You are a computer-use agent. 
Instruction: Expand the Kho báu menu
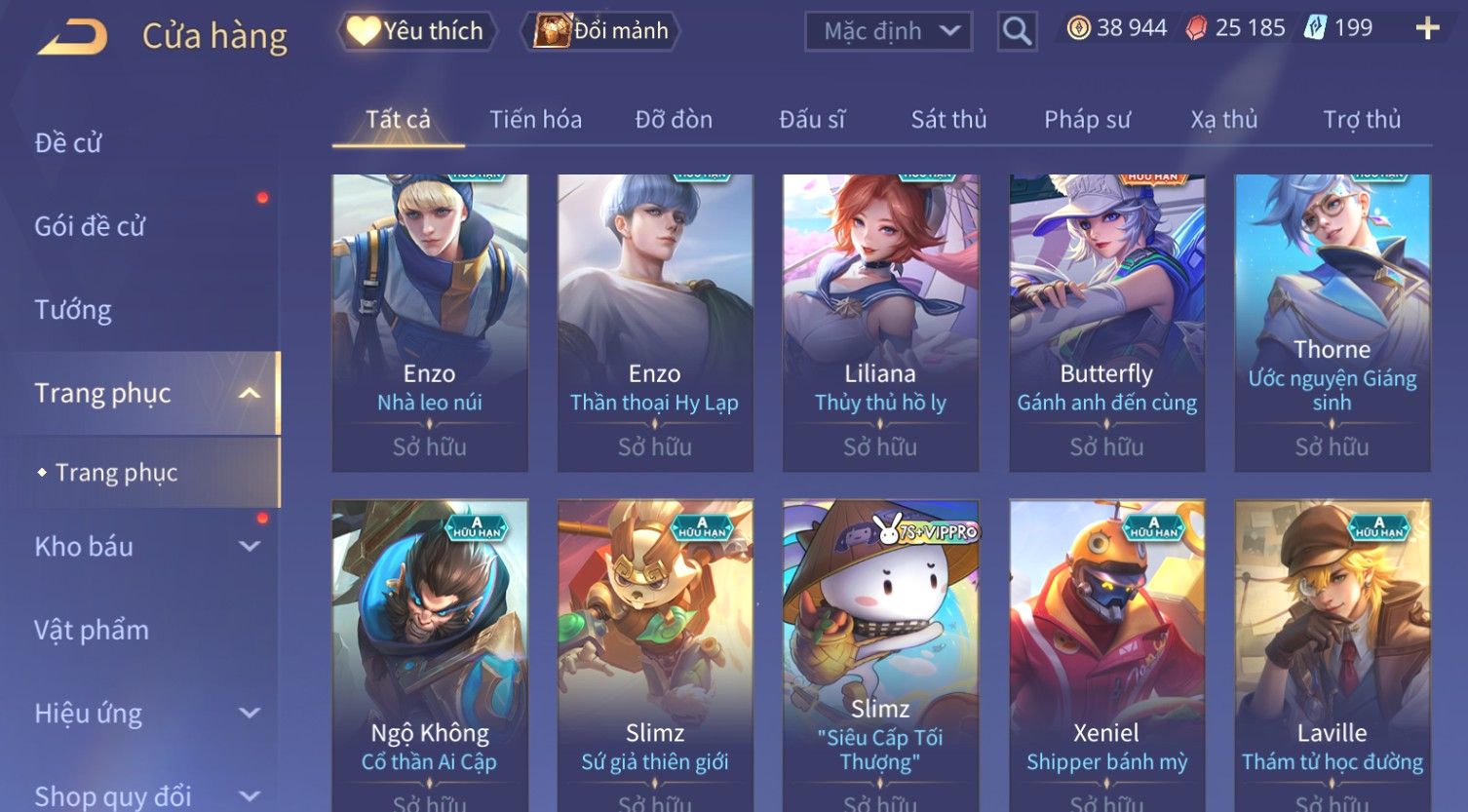[146, 547]
